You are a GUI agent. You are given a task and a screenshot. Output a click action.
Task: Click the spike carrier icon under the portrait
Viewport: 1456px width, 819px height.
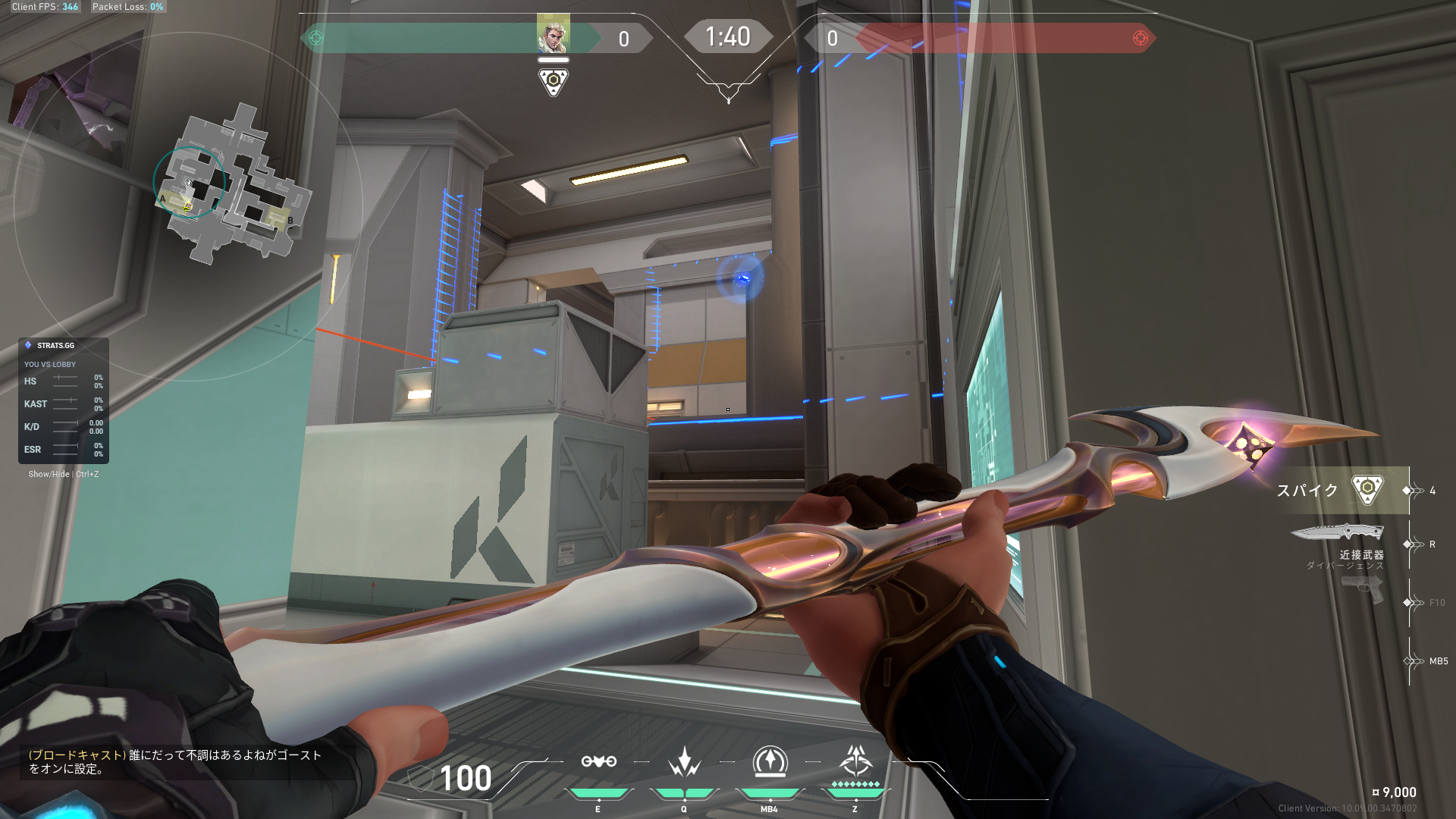click(x=553, y=81)
